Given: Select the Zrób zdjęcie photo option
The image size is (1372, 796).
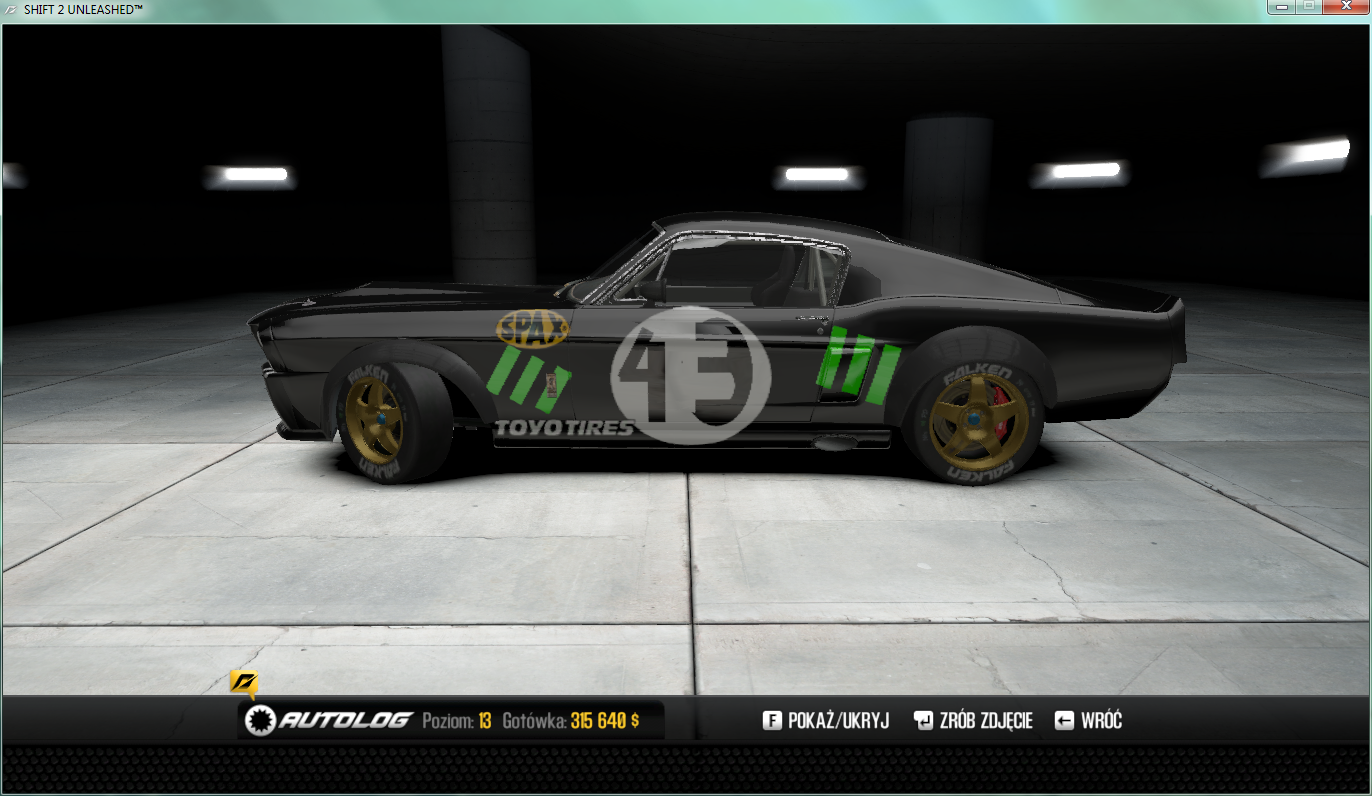Looking at the screenshot, I should 973,720.
